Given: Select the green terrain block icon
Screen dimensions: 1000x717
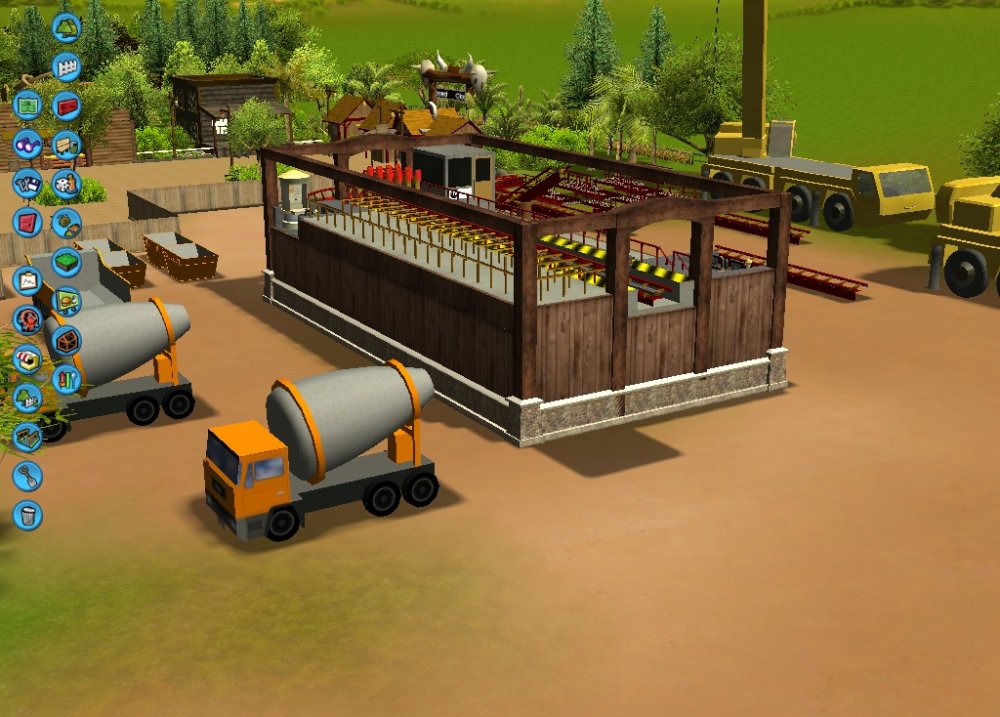Looking at the screenshot, I should [67, 262].
